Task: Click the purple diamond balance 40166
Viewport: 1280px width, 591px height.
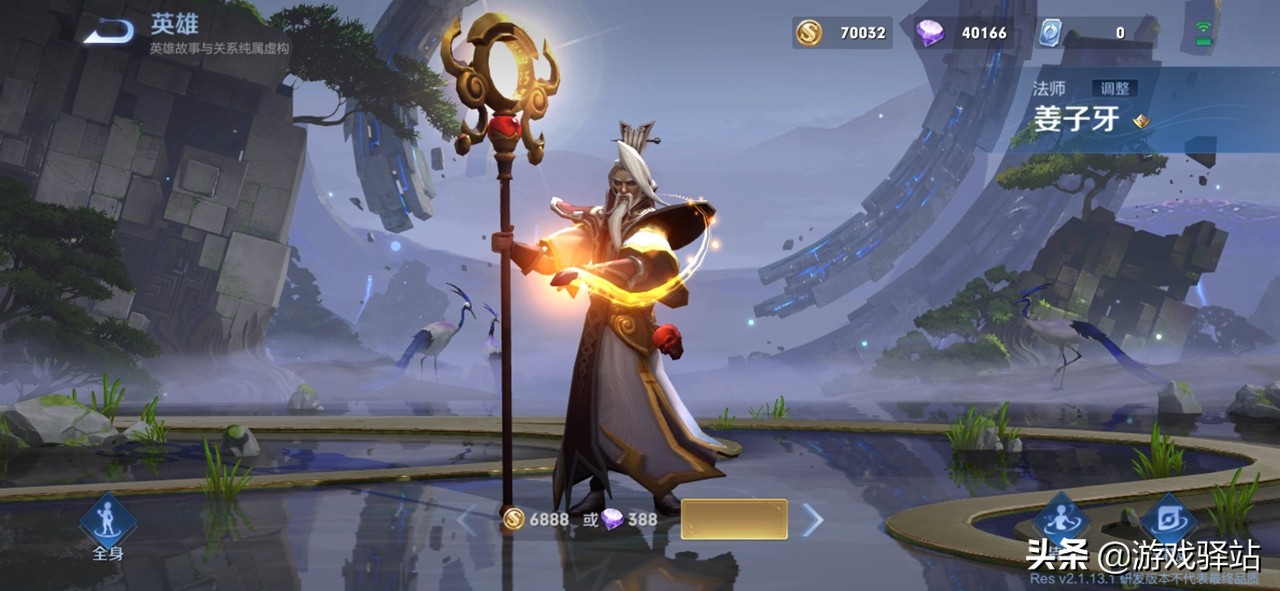Action: (x=962, y=33)
